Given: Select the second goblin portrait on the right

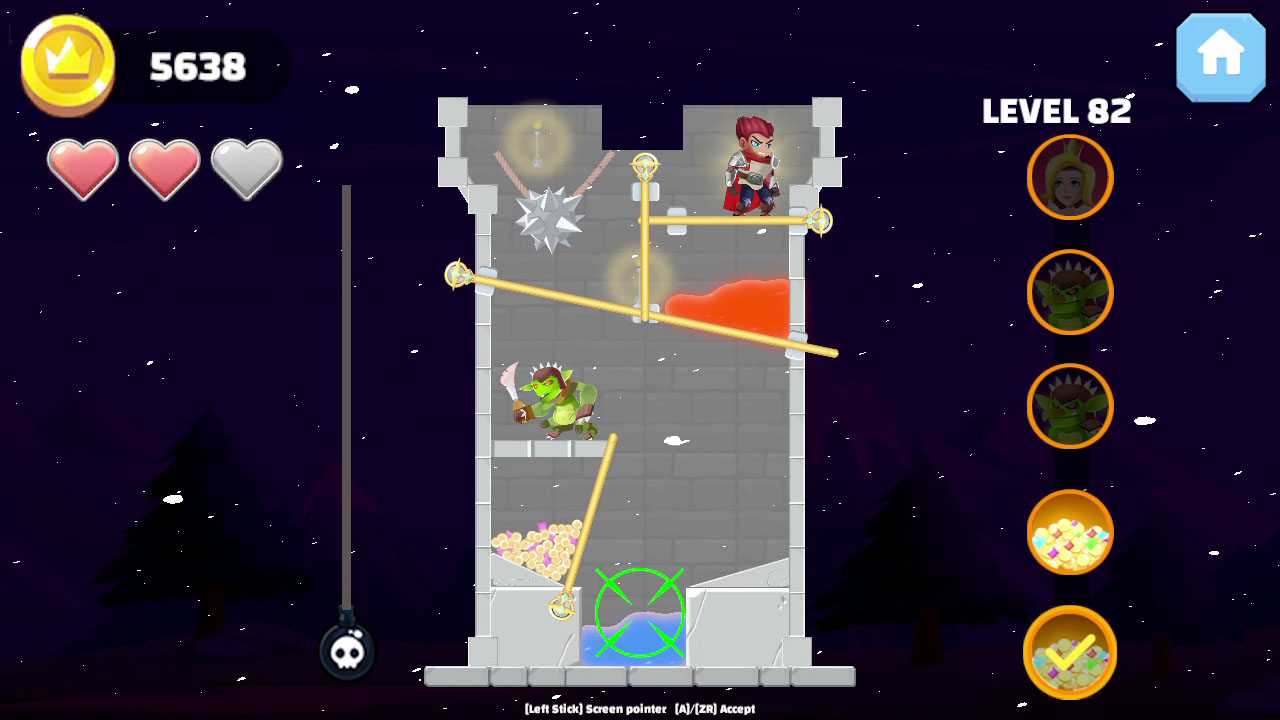Looking at the screenshot, I should 1069,405.
